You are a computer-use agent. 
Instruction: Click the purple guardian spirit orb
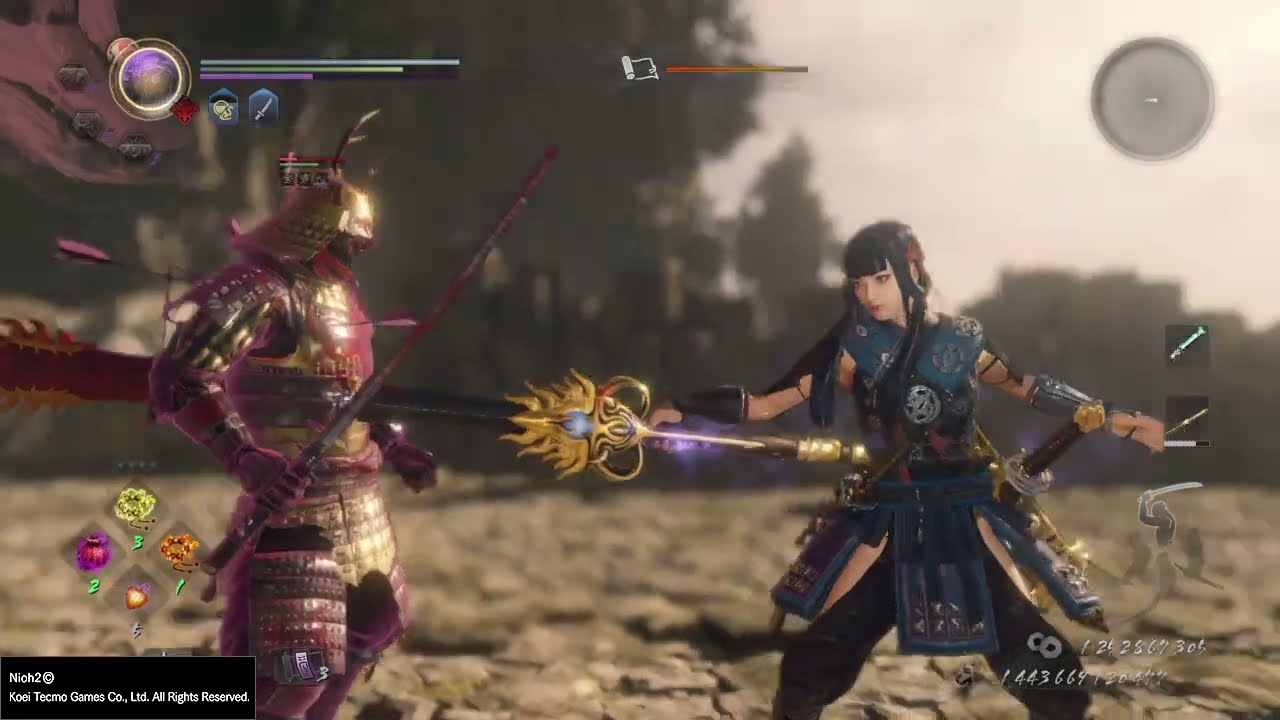pyautogui.click(x=150, y=78)
